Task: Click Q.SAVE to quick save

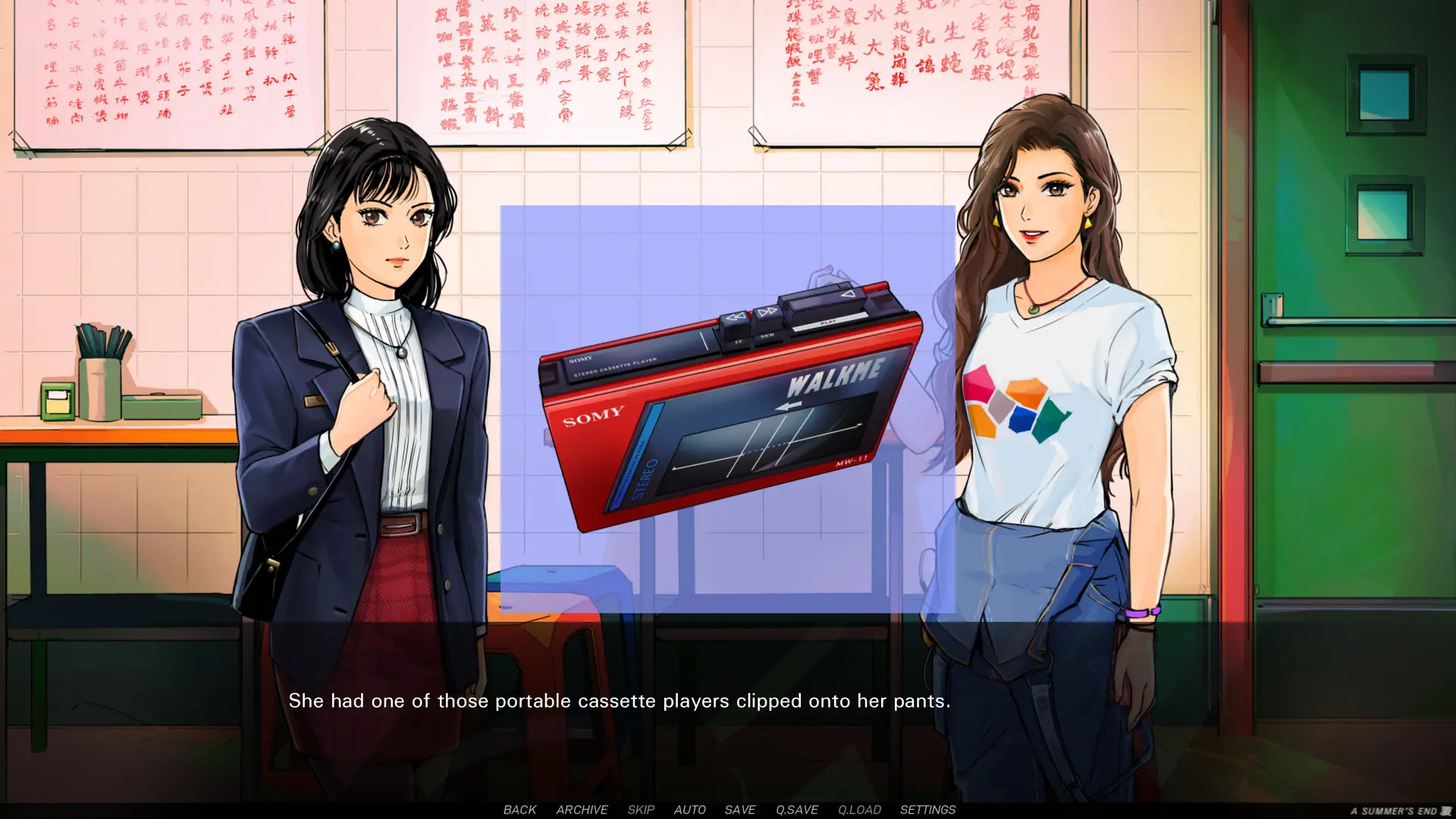Action: (795, 809)
